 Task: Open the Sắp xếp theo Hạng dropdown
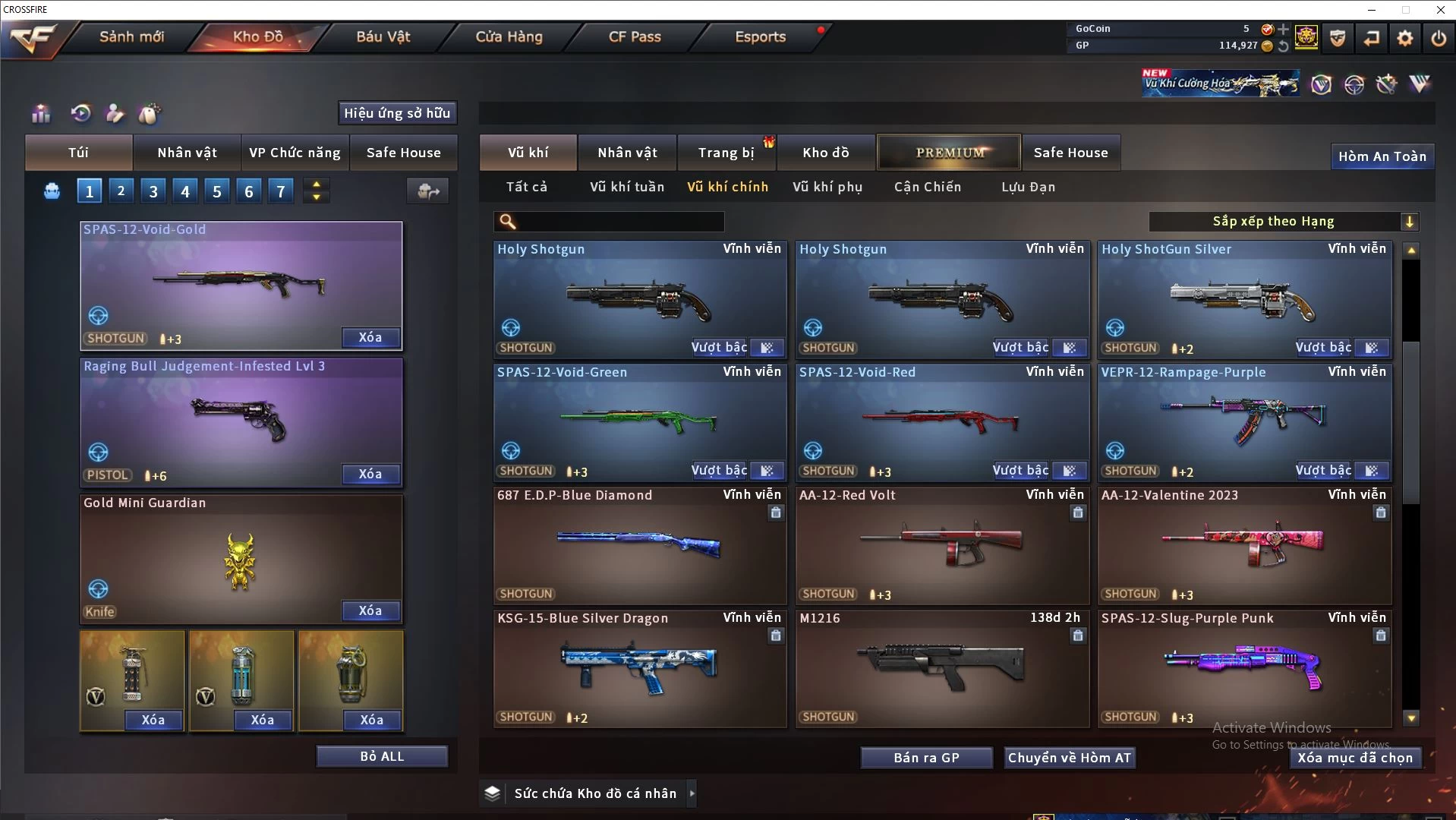(1283, 222)
